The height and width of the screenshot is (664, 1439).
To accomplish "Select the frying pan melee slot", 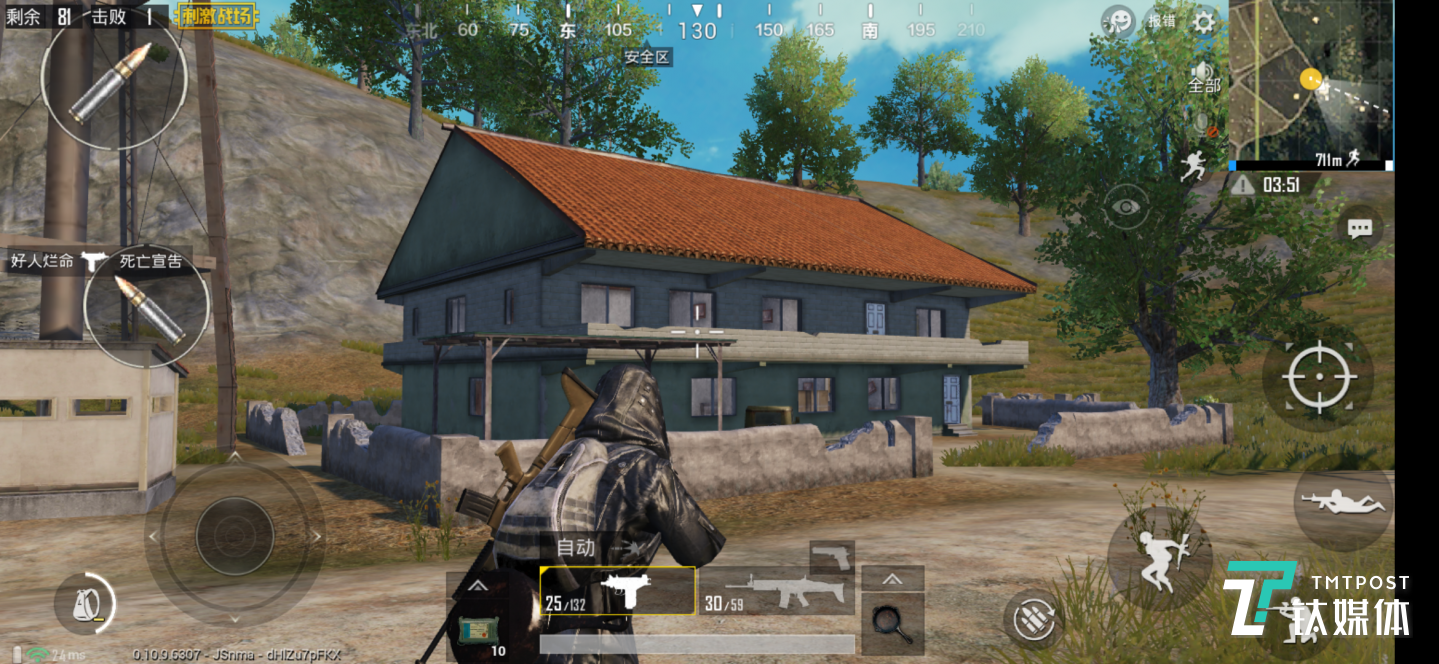I will (892, 624).
